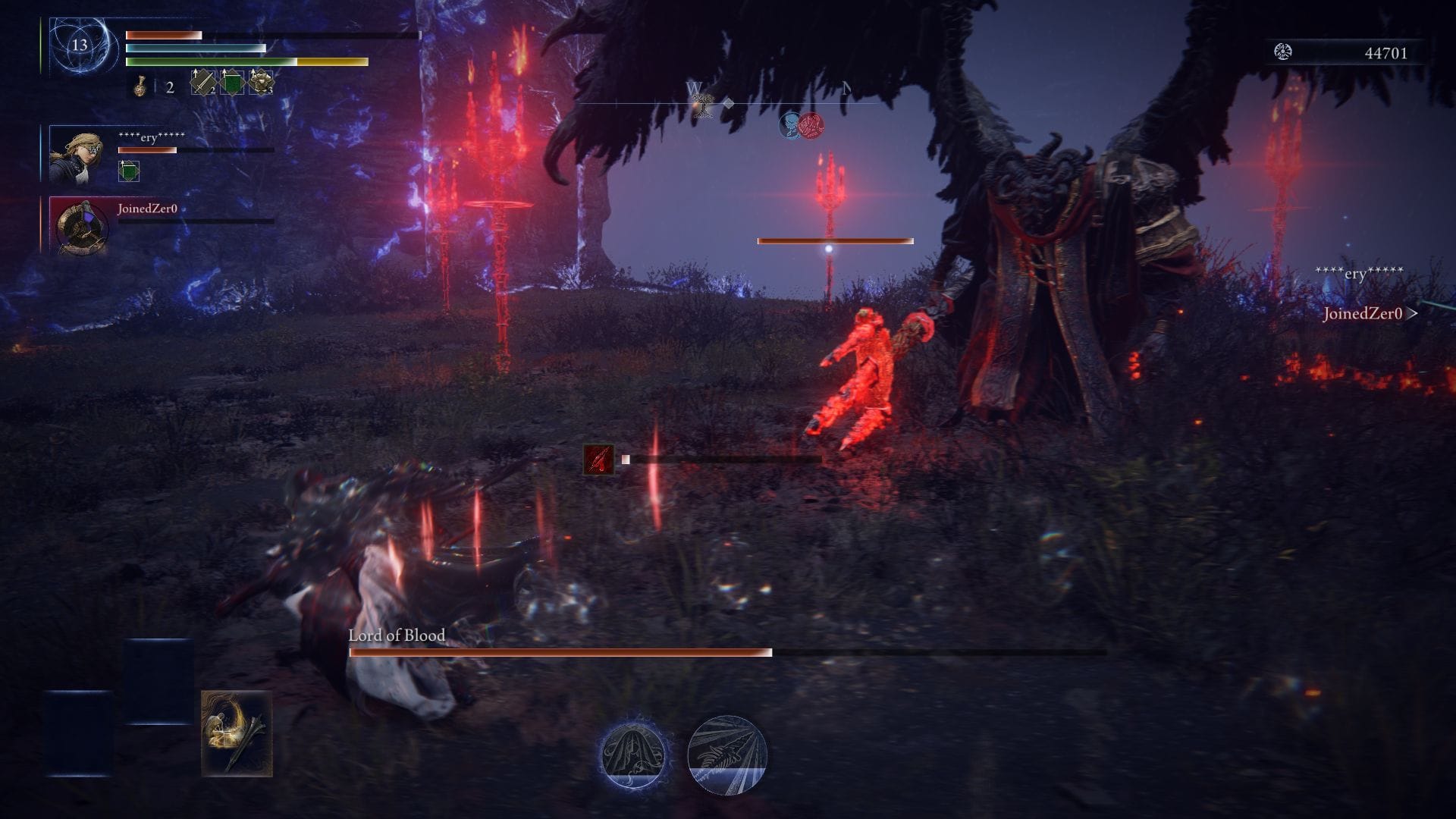Toggle the green buff icon under ****ery's bar
Screen dimensions: 1456x819
tap(127, 171)
